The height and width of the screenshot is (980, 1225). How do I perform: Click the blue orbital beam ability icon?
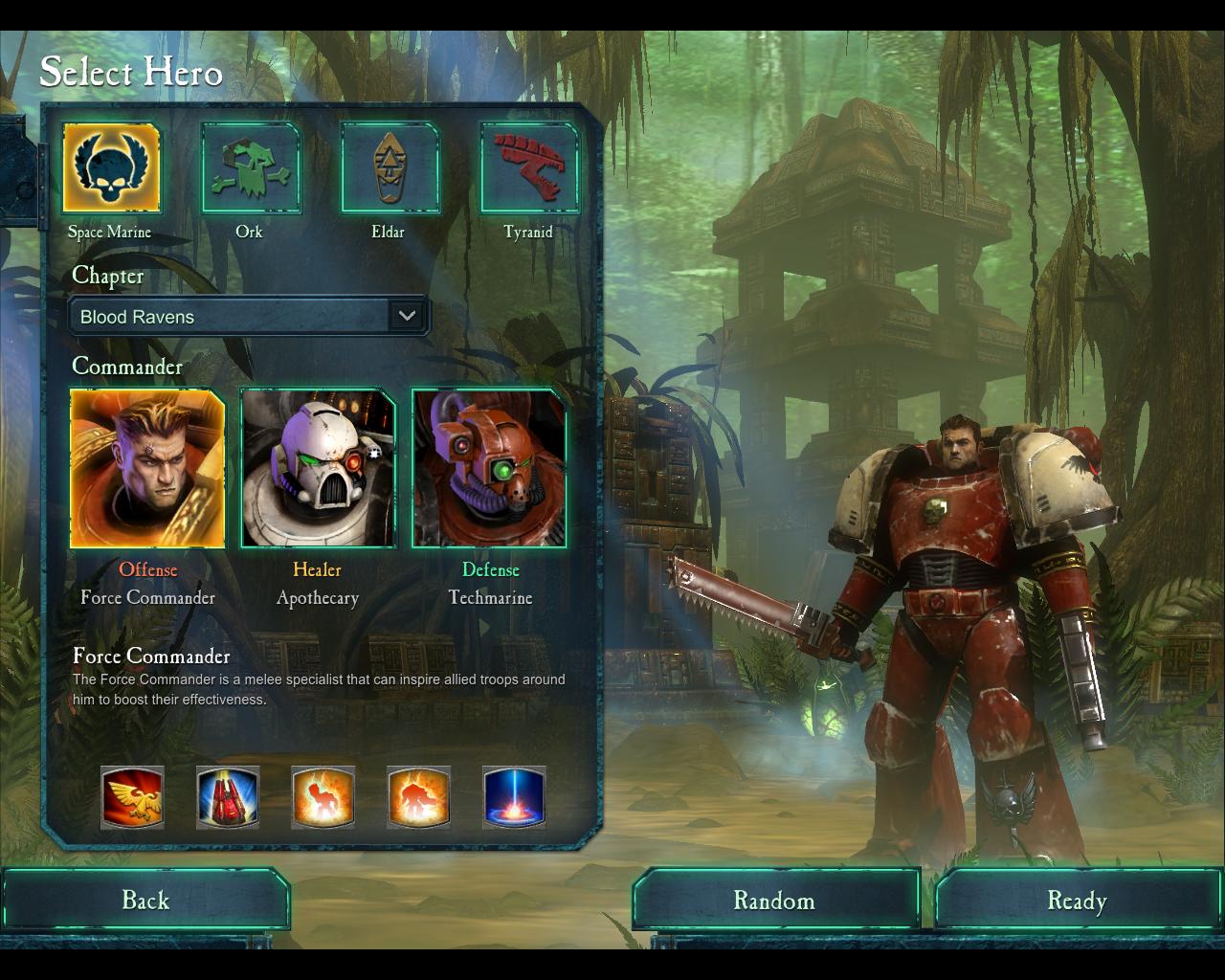(515, 797)
